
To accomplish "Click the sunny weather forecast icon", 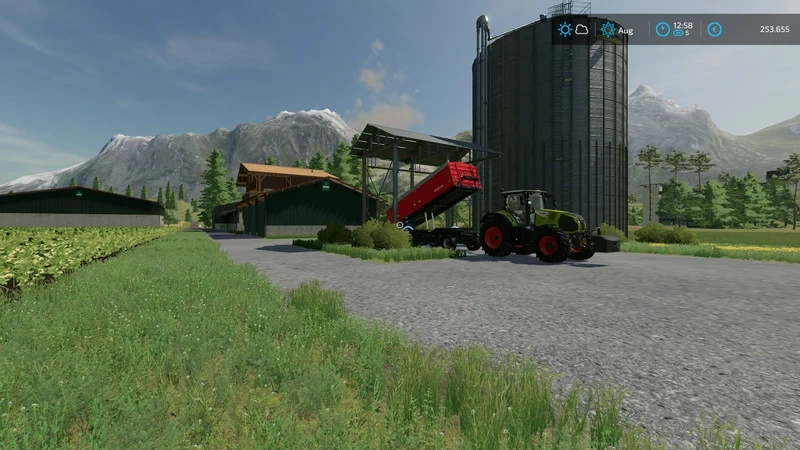I will tap(565, 30).
